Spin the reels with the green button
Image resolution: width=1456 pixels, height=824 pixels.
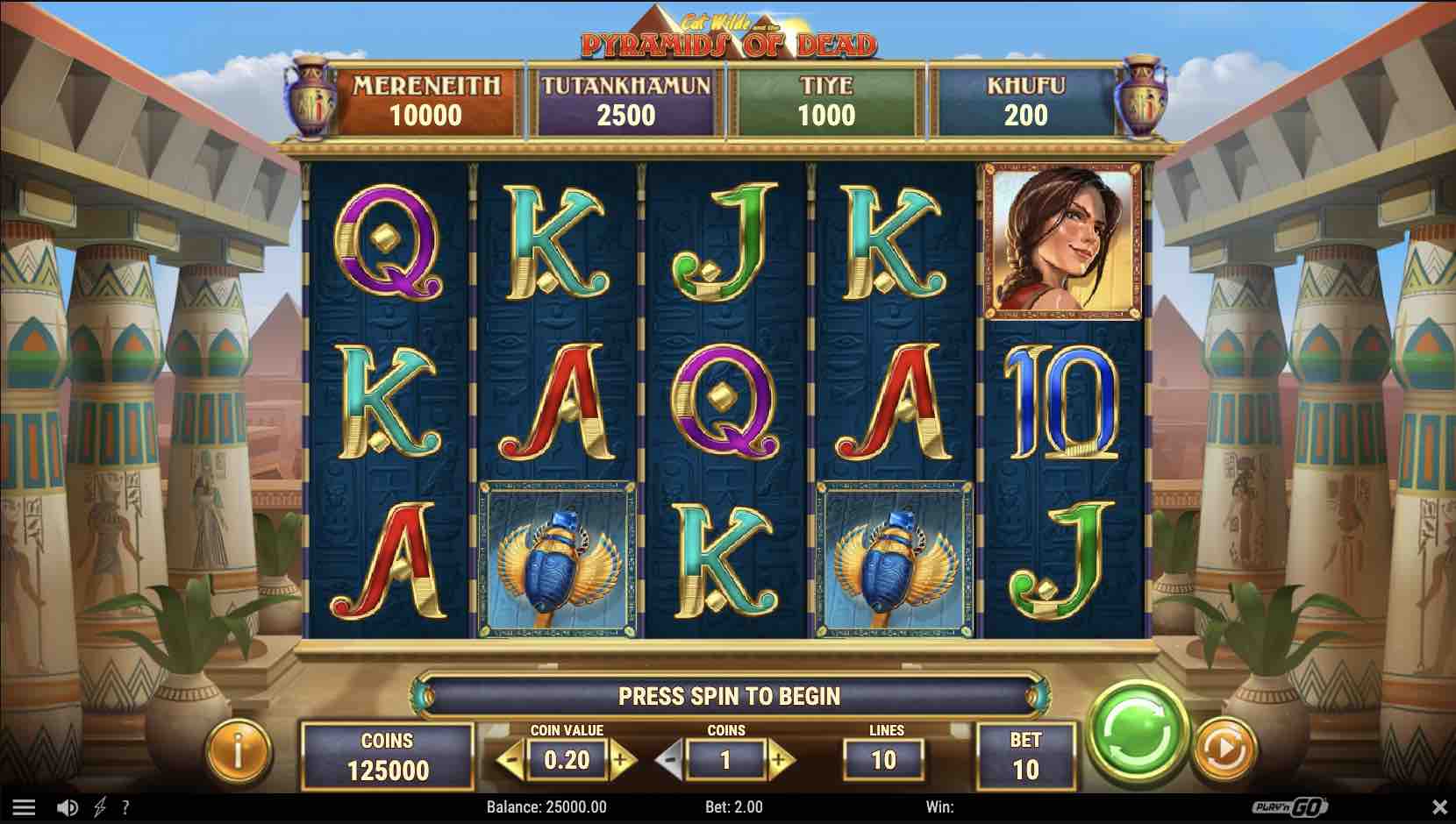1137,730
